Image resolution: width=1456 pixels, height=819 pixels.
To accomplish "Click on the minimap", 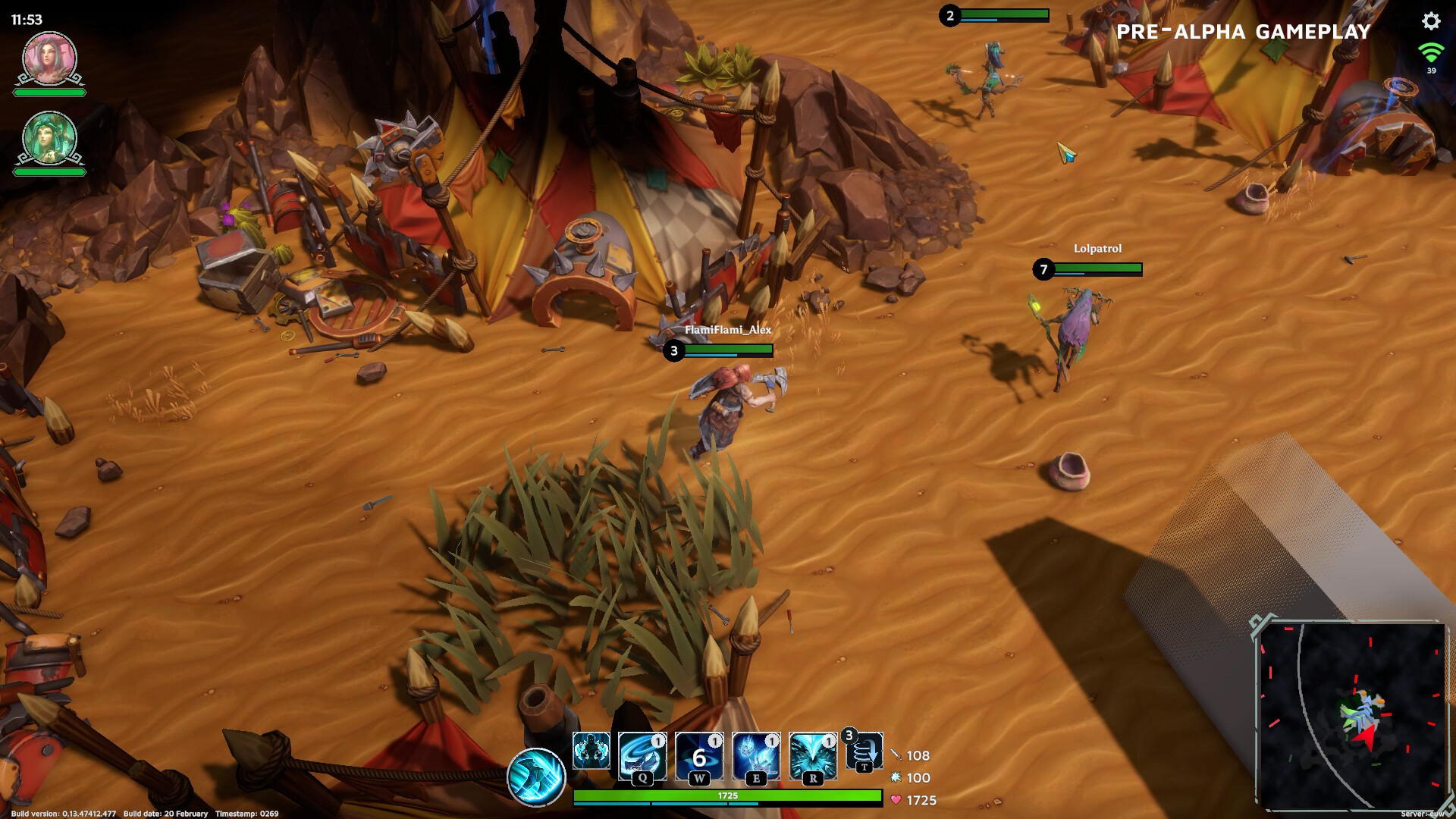I will [1351, 716].
